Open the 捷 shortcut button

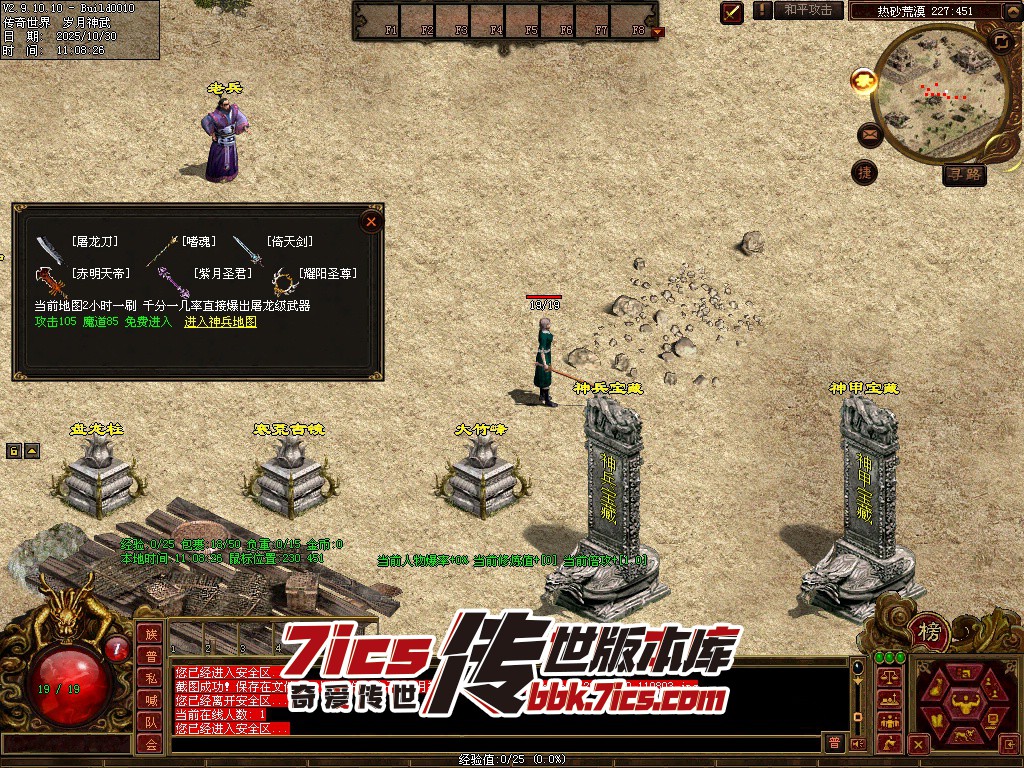click(864, 172)
